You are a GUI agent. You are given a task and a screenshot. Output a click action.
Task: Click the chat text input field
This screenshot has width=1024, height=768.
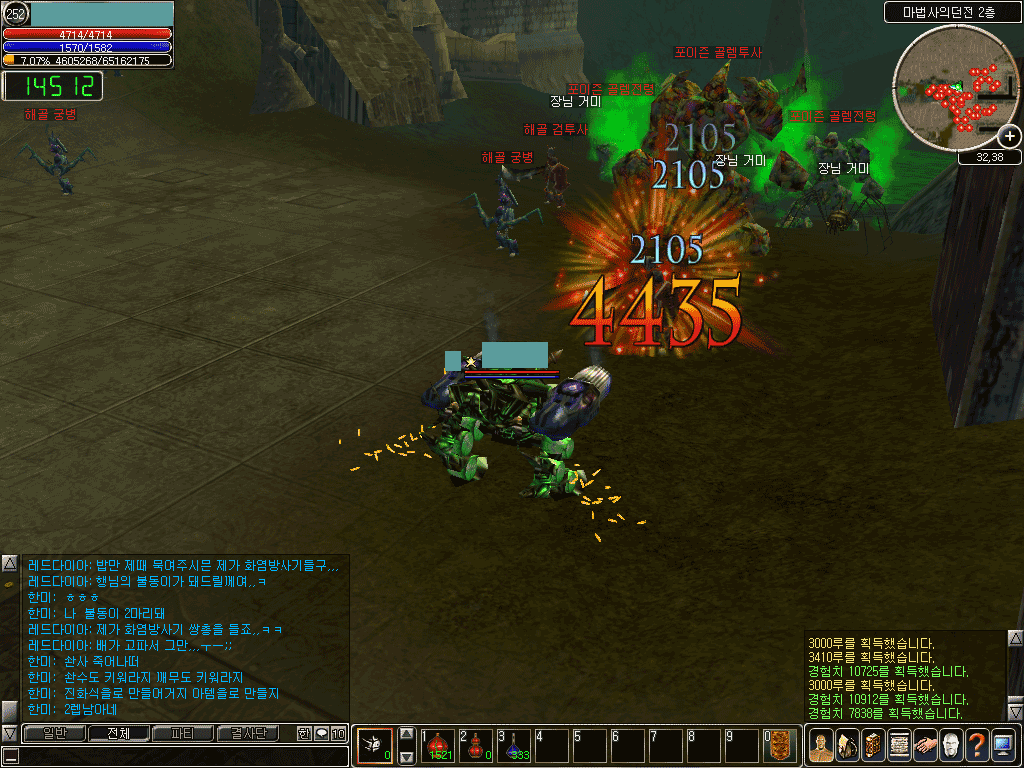pyautogui.click(x=180, y=755)
